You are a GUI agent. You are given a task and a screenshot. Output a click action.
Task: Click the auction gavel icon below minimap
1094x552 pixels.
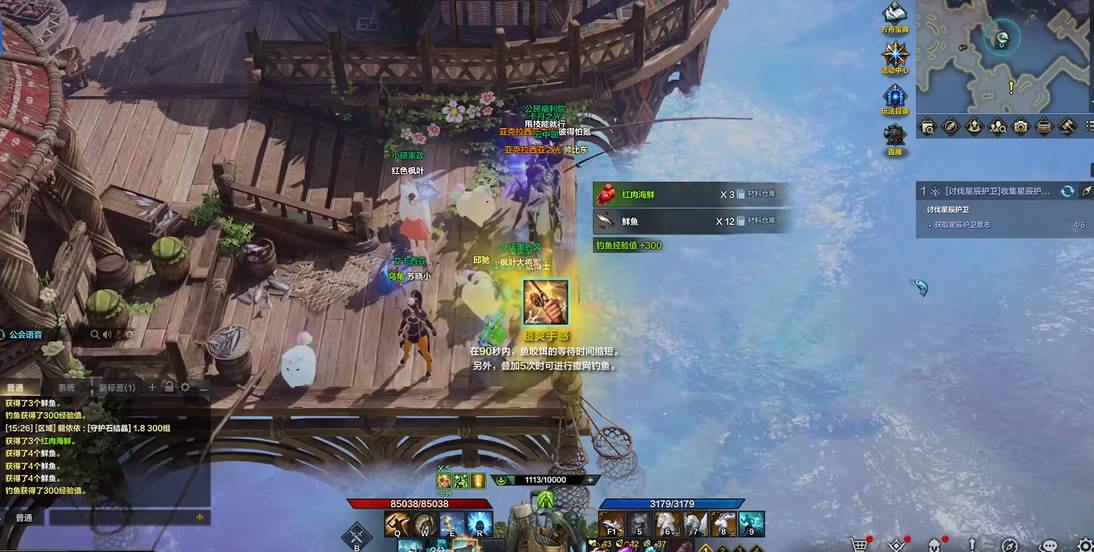pos(1066,127)
